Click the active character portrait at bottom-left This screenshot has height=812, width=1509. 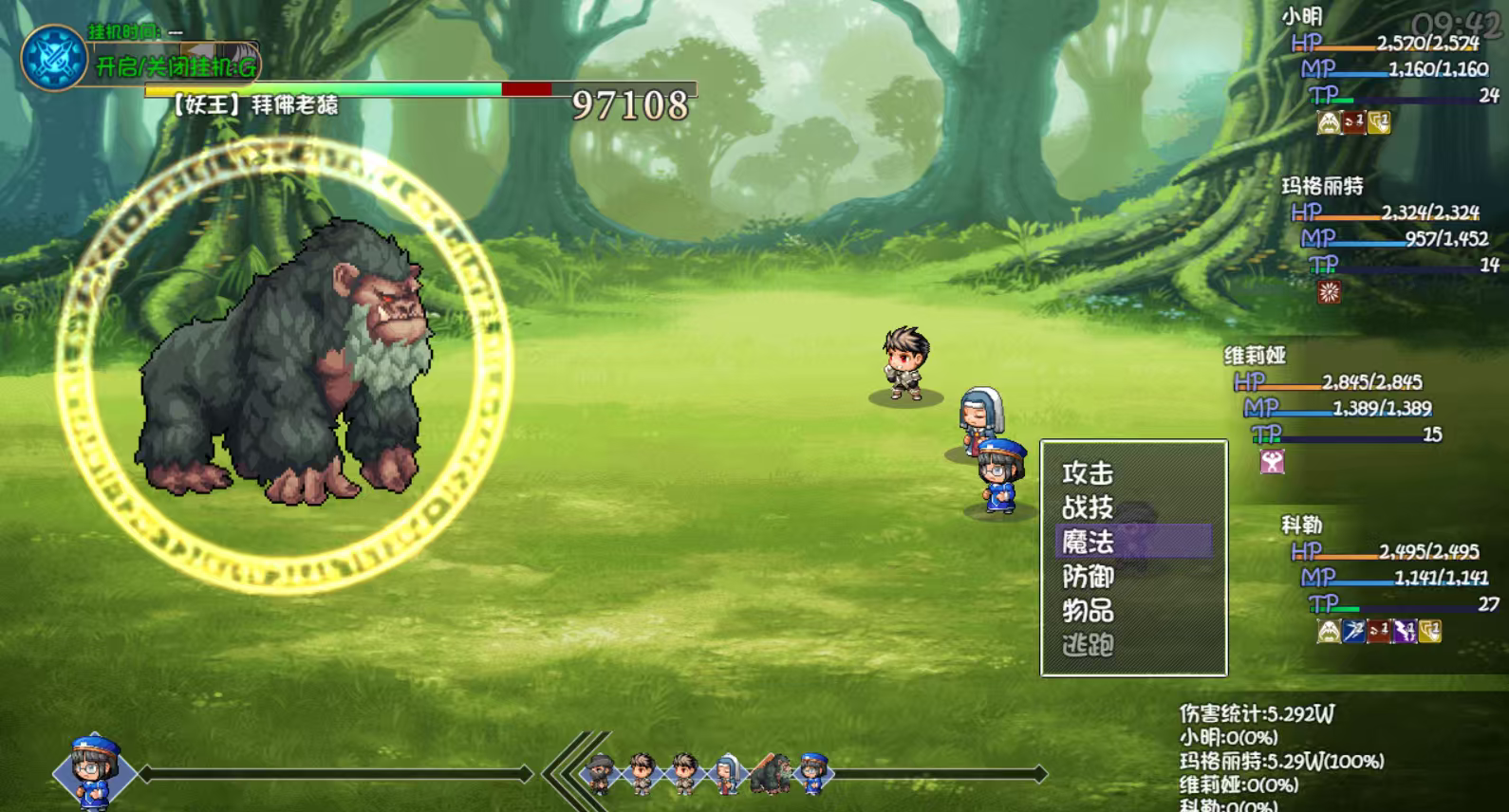pyautogui.click(x=93, y=771)
